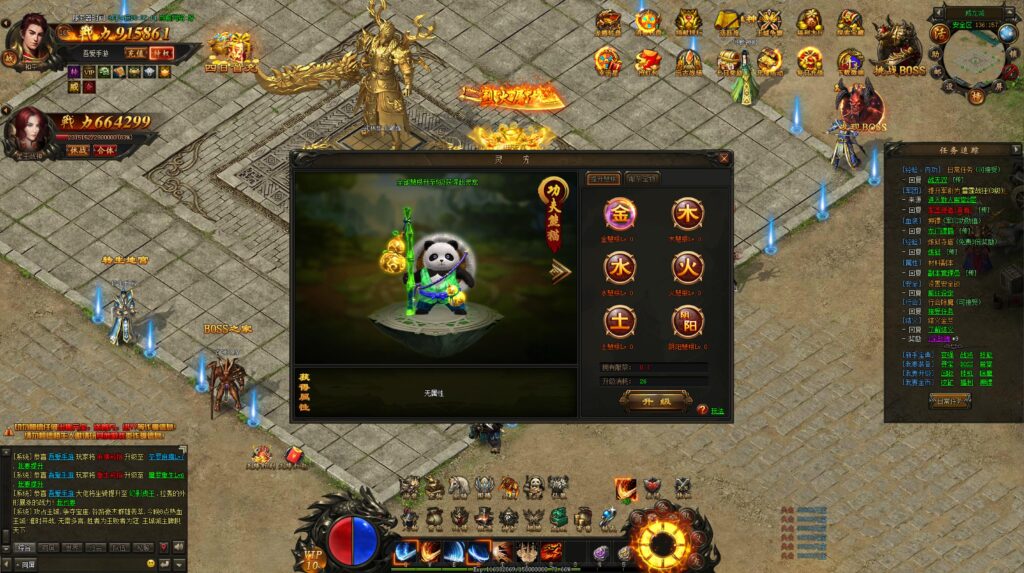
Task: Click the 升级 upgrade button
Action: [x=655, y=400]
